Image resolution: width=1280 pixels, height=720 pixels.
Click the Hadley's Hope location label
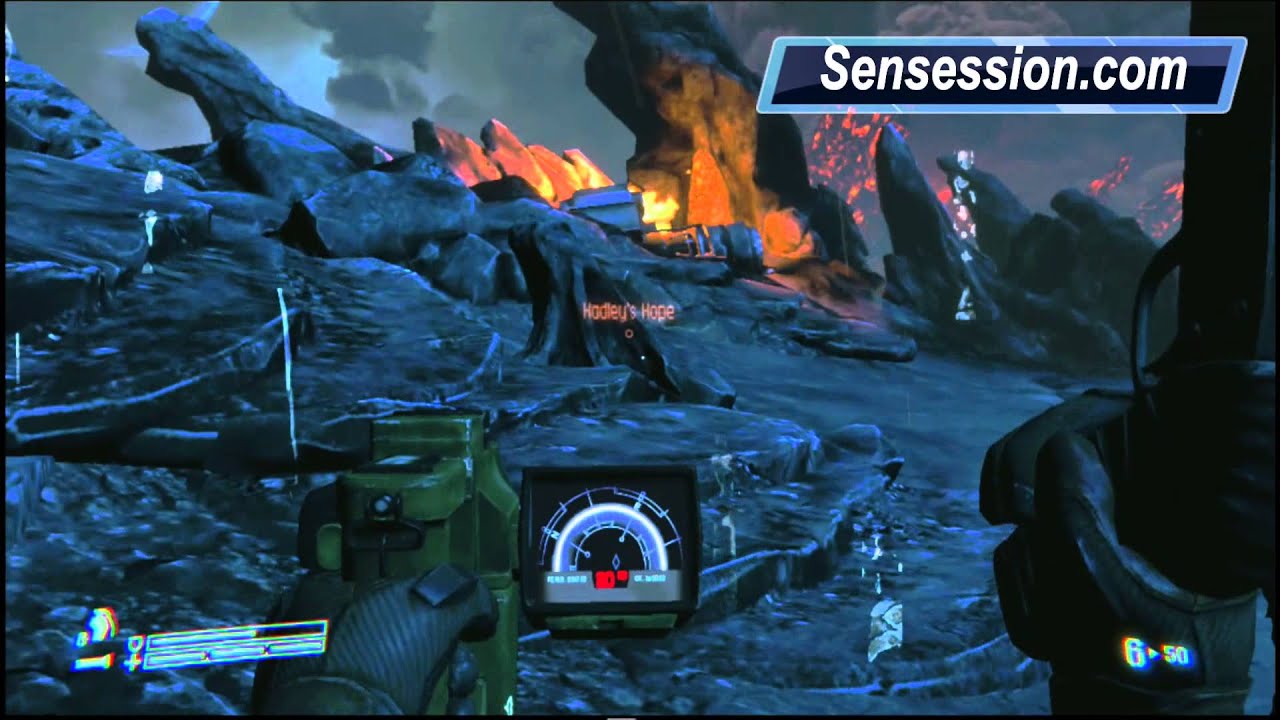point(629,311)
